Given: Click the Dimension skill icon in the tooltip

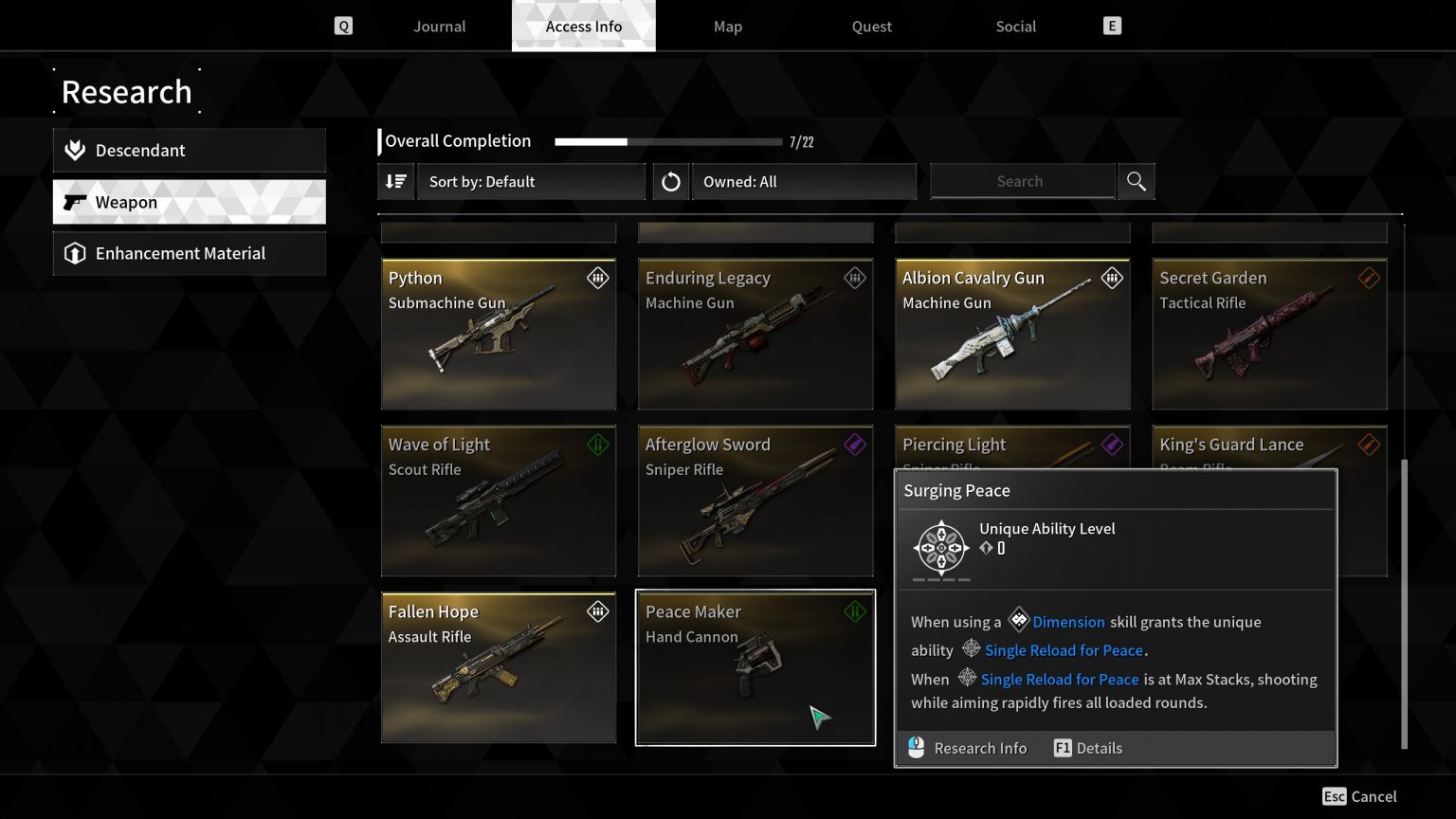Looking at the screenshot, I should [x=1019, y=621].
